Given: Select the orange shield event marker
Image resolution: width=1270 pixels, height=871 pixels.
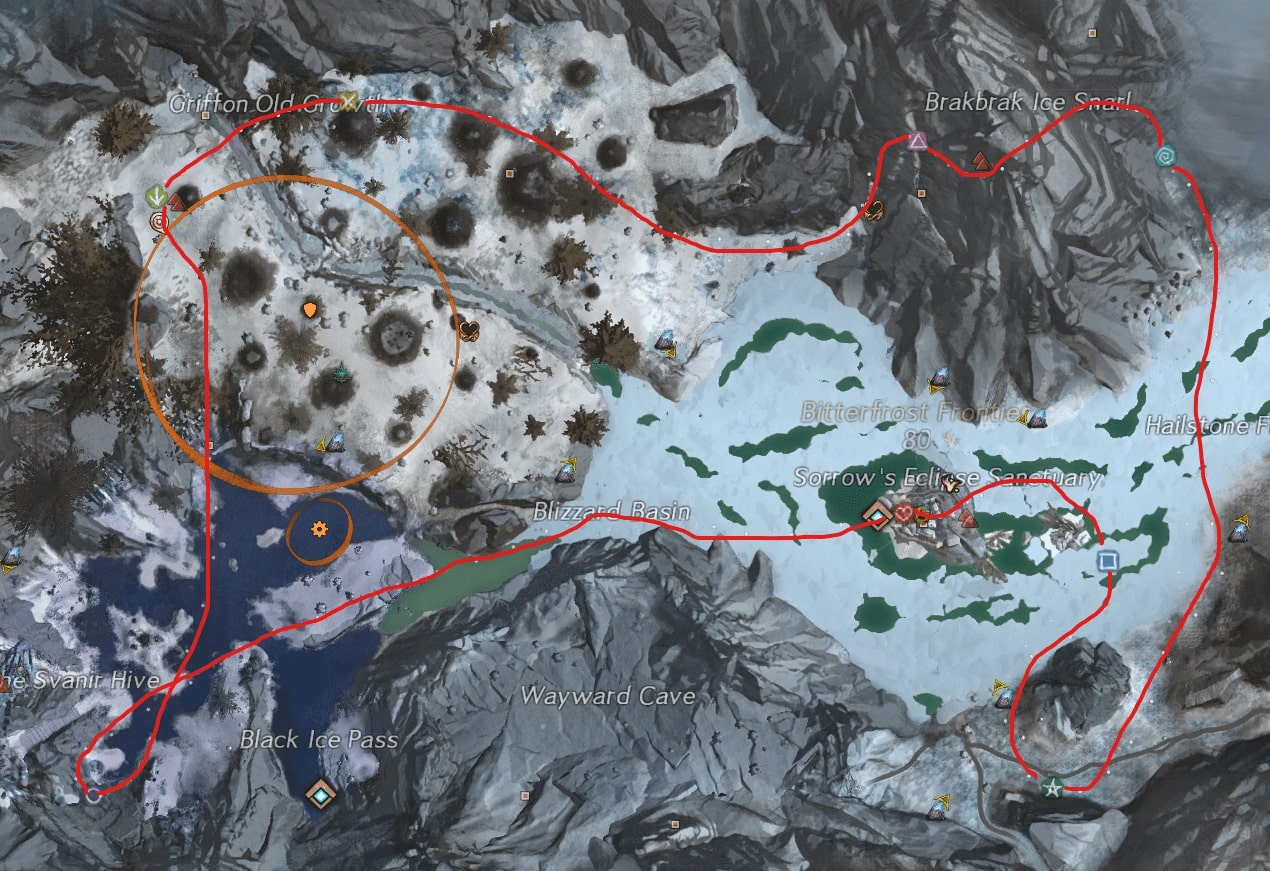Looking at the screenshot, I should tap(310, 312).
